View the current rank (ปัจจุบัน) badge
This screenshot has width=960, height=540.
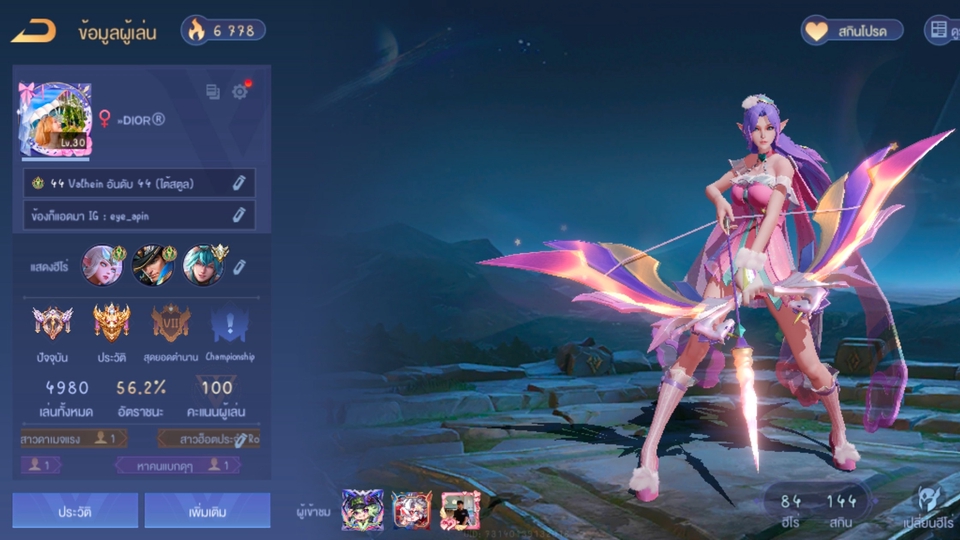click(x=52, y=322)
